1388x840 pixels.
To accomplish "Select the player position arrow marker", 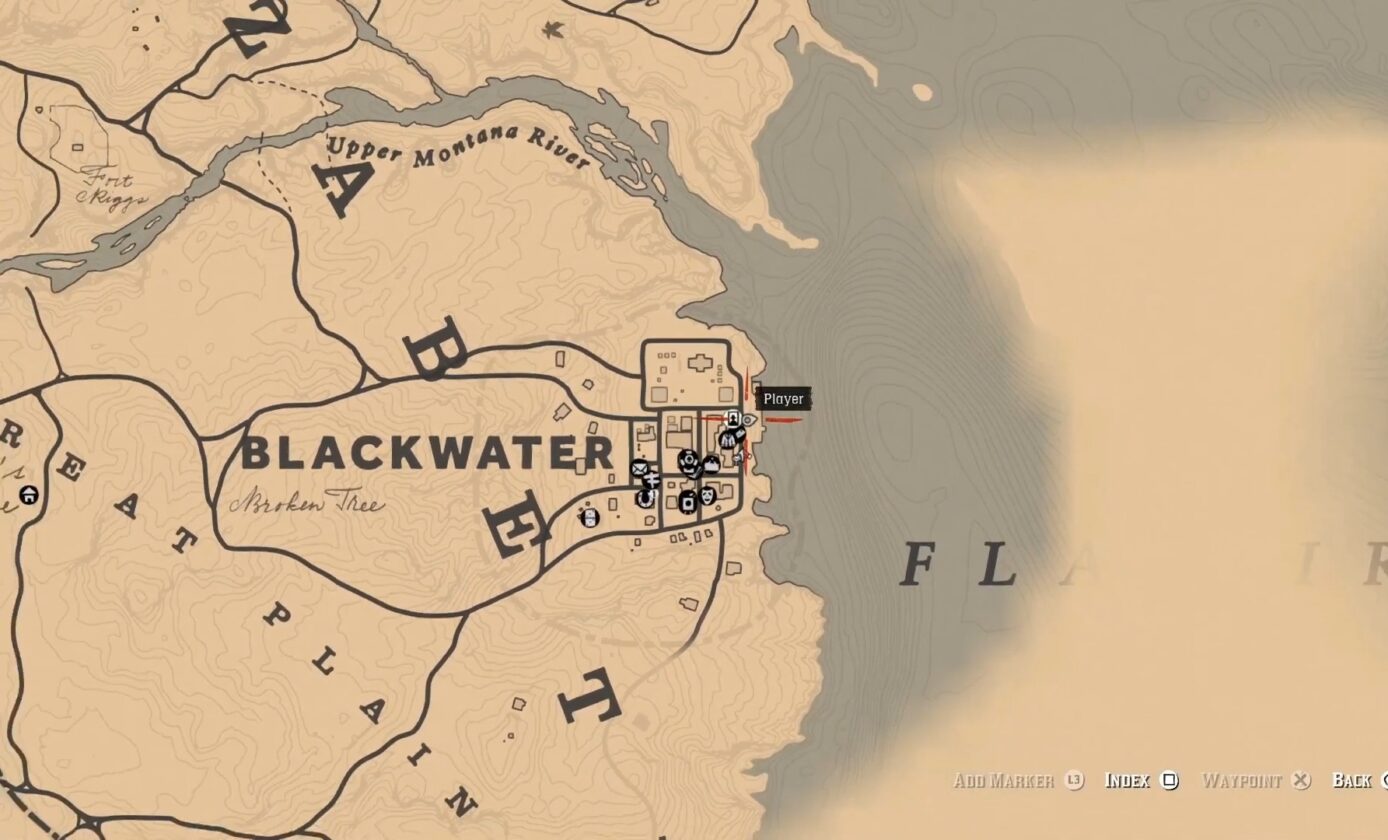I will pyautogui.click(x=748, y=421).
